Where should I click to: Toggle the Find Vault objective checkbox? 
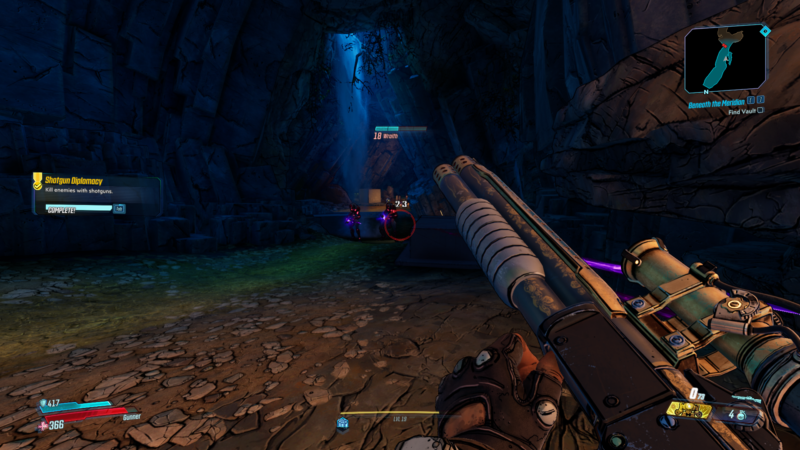[x=760, y=111]
